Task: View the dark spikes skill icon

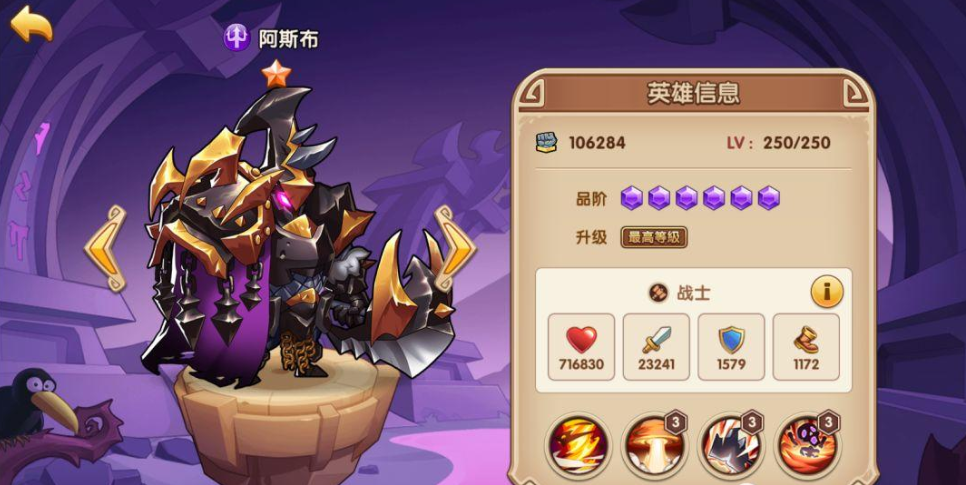Action: (730, 446)
